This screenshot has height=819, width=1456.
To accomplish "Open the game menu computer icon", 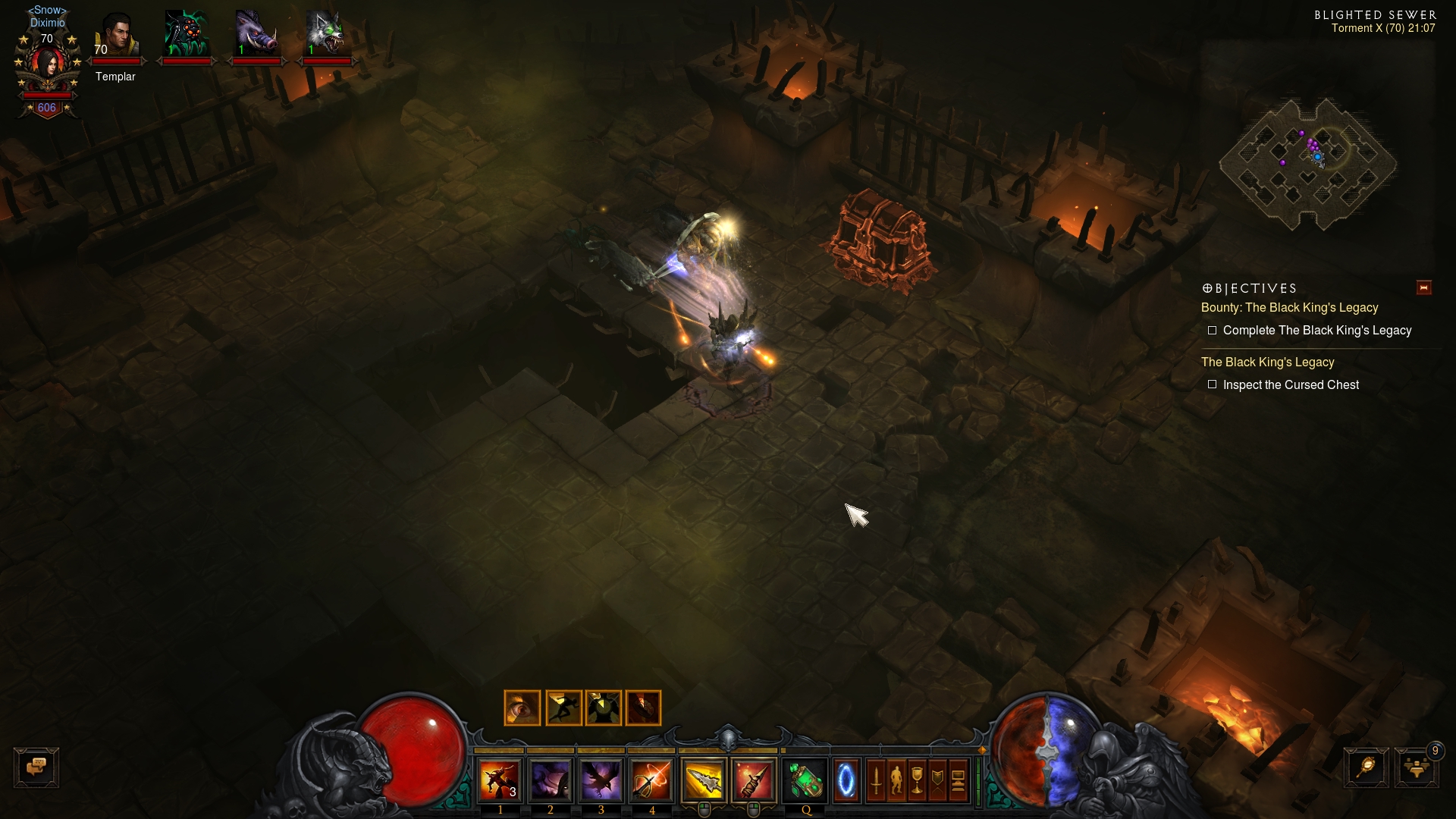I will pyautogui.click(x=958, y=780).
